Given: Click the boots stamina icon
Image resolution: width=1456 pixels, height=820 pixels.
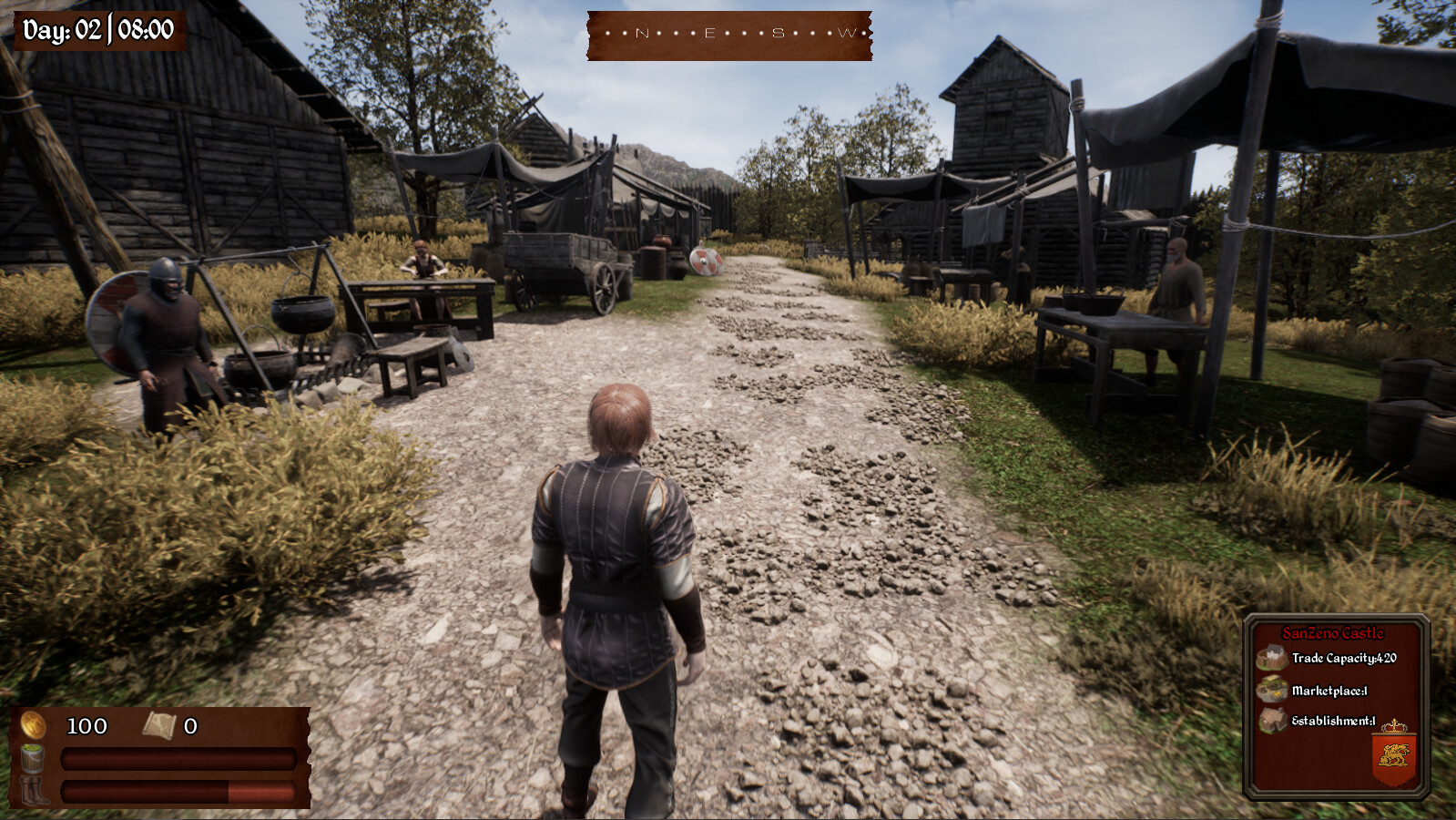Looking at the screenshot, I should pos(35,790).
